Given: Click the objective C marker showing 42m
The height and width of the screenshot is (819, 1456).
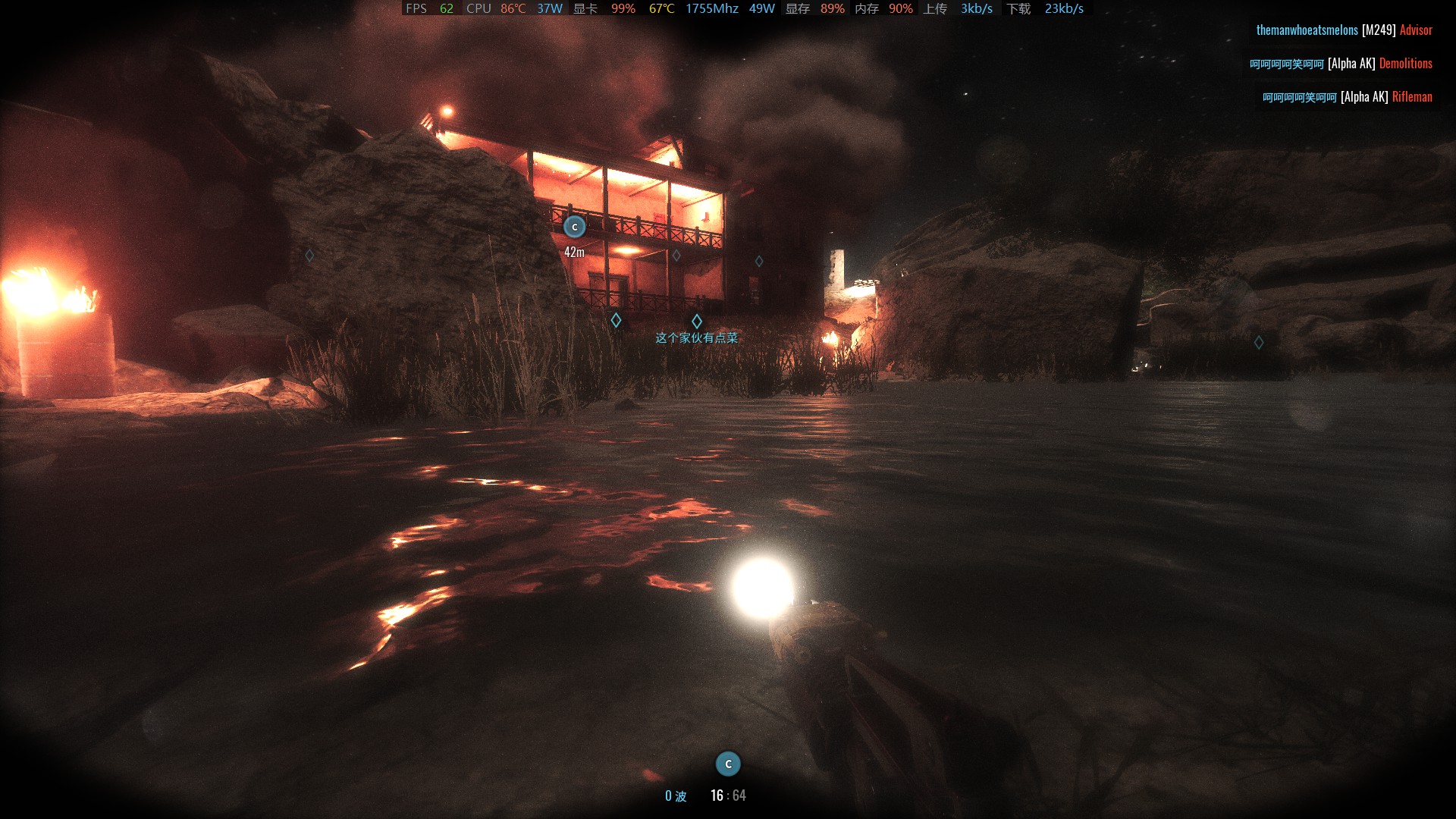Looking at the screenshot, I should coord(575,227).
